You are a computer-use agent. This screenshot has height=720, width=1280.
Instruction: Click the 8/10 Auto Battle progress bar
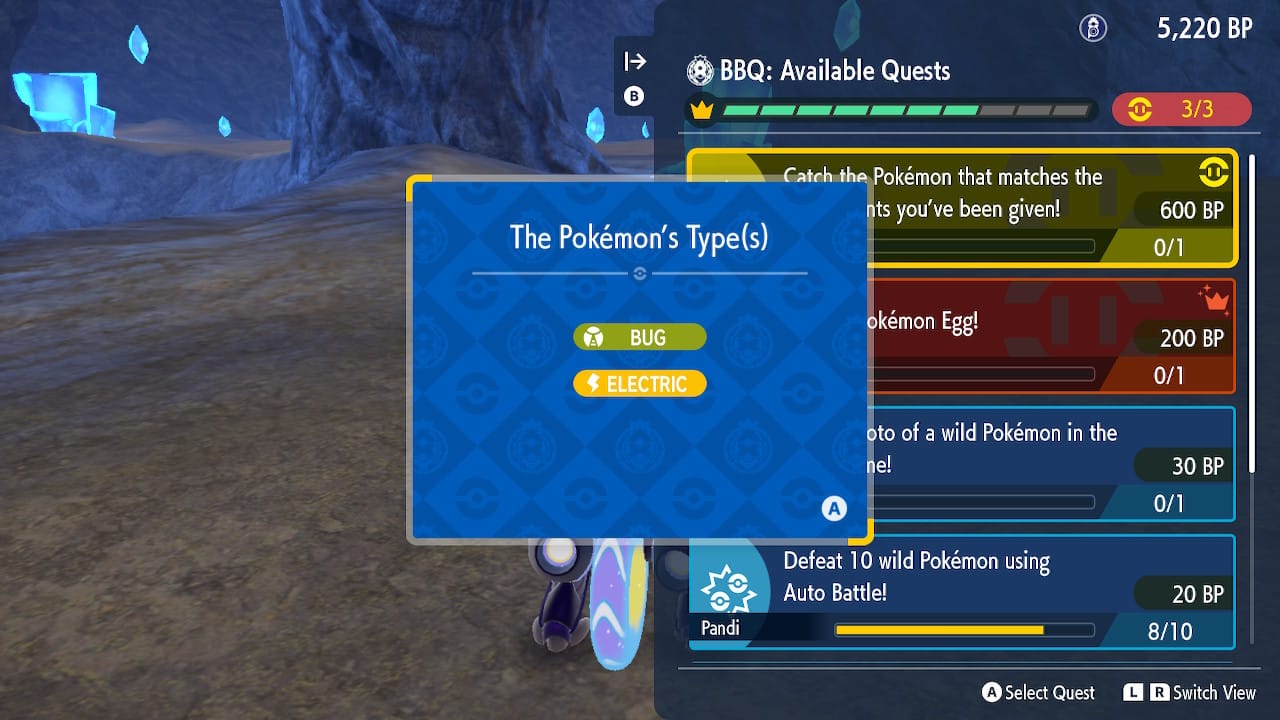[963, 630]
